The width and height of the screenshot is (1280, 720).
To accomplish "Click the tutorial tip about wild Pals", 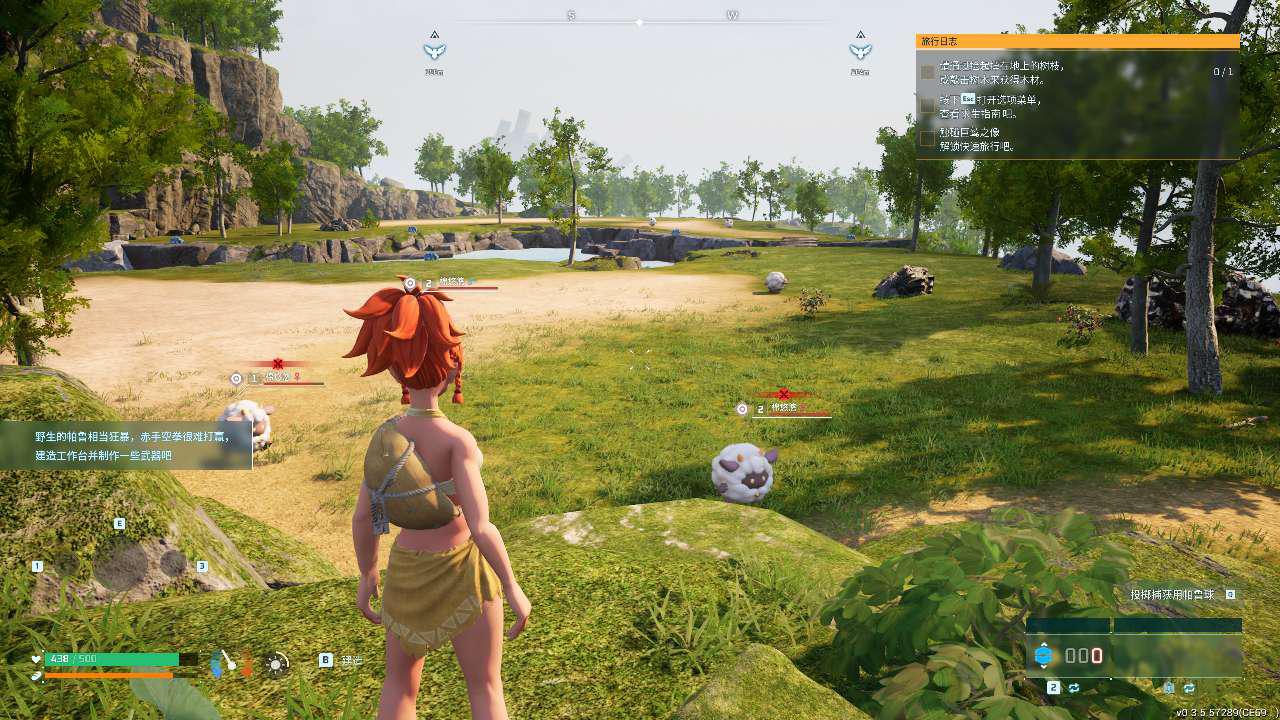I will click(x=126, y=446).
